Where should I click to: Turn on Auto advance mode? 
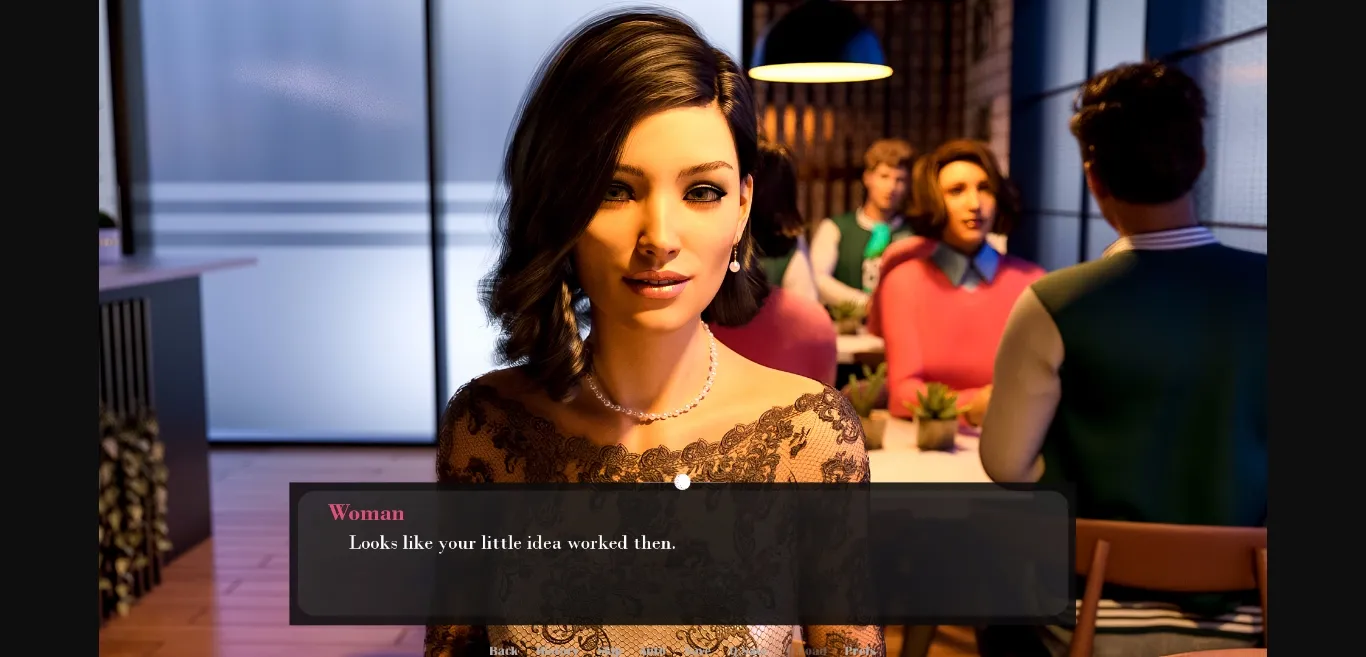click(x=652, y=651)
